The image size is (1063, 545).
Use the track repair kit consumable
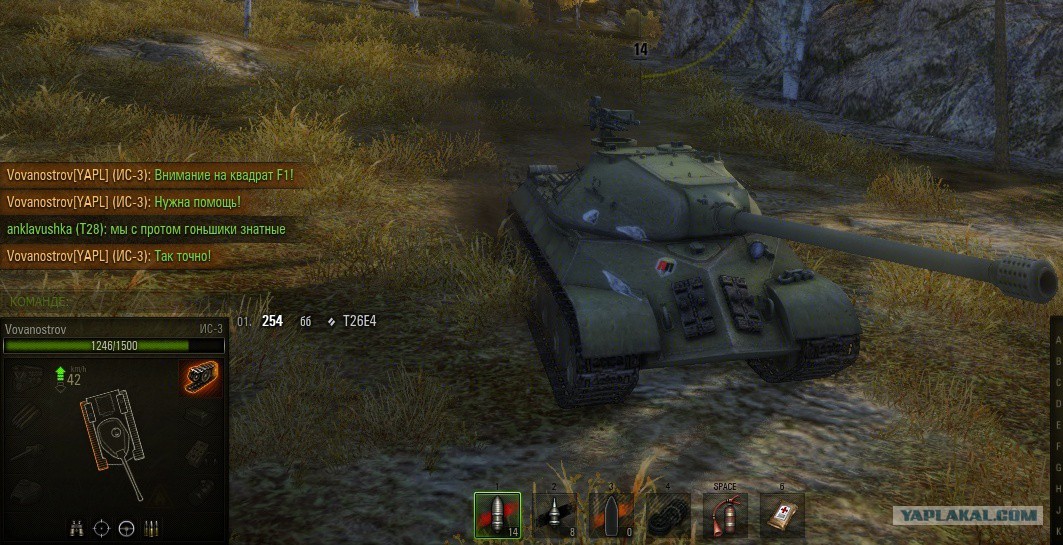click(667, 516)
